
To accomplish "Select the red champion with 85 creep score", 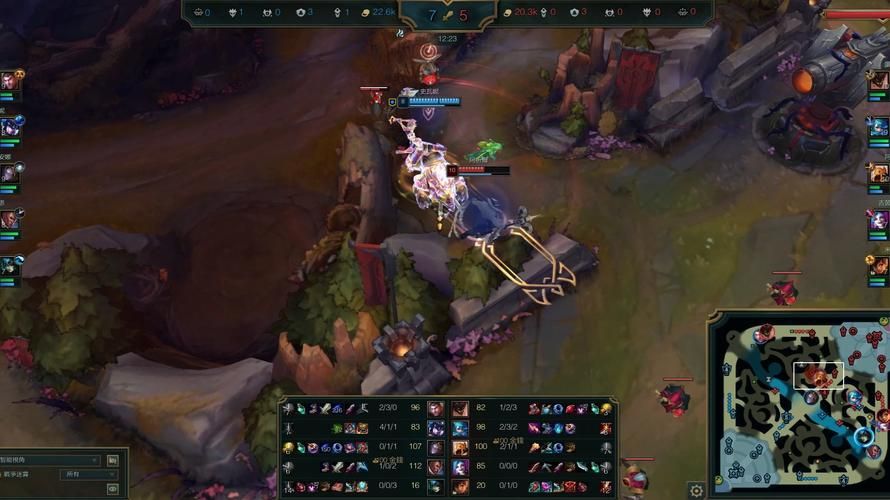I will (x=460, y=466).
